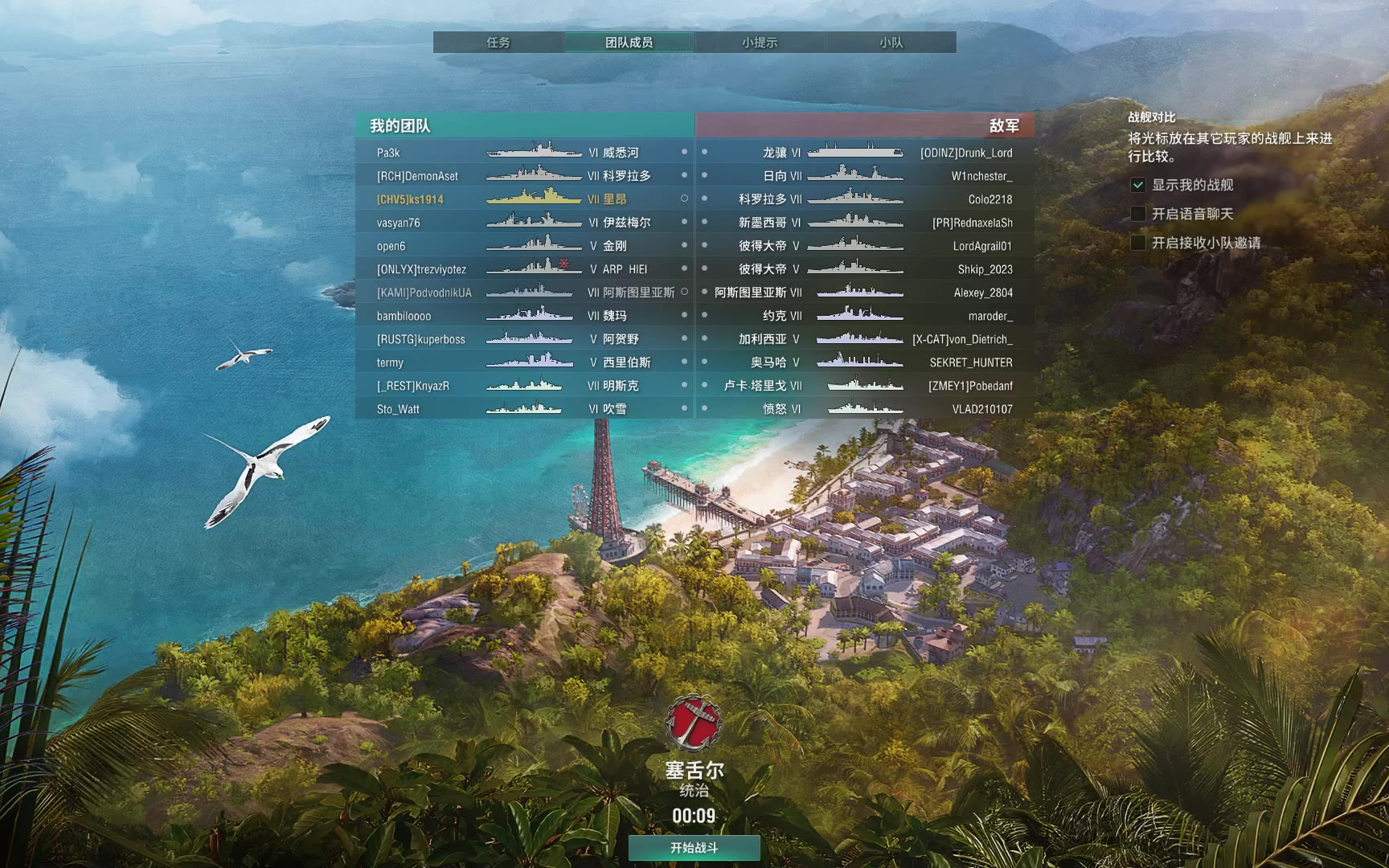
Task: Select enemy W1nchester_ row
Action: (x=865, y=176)
